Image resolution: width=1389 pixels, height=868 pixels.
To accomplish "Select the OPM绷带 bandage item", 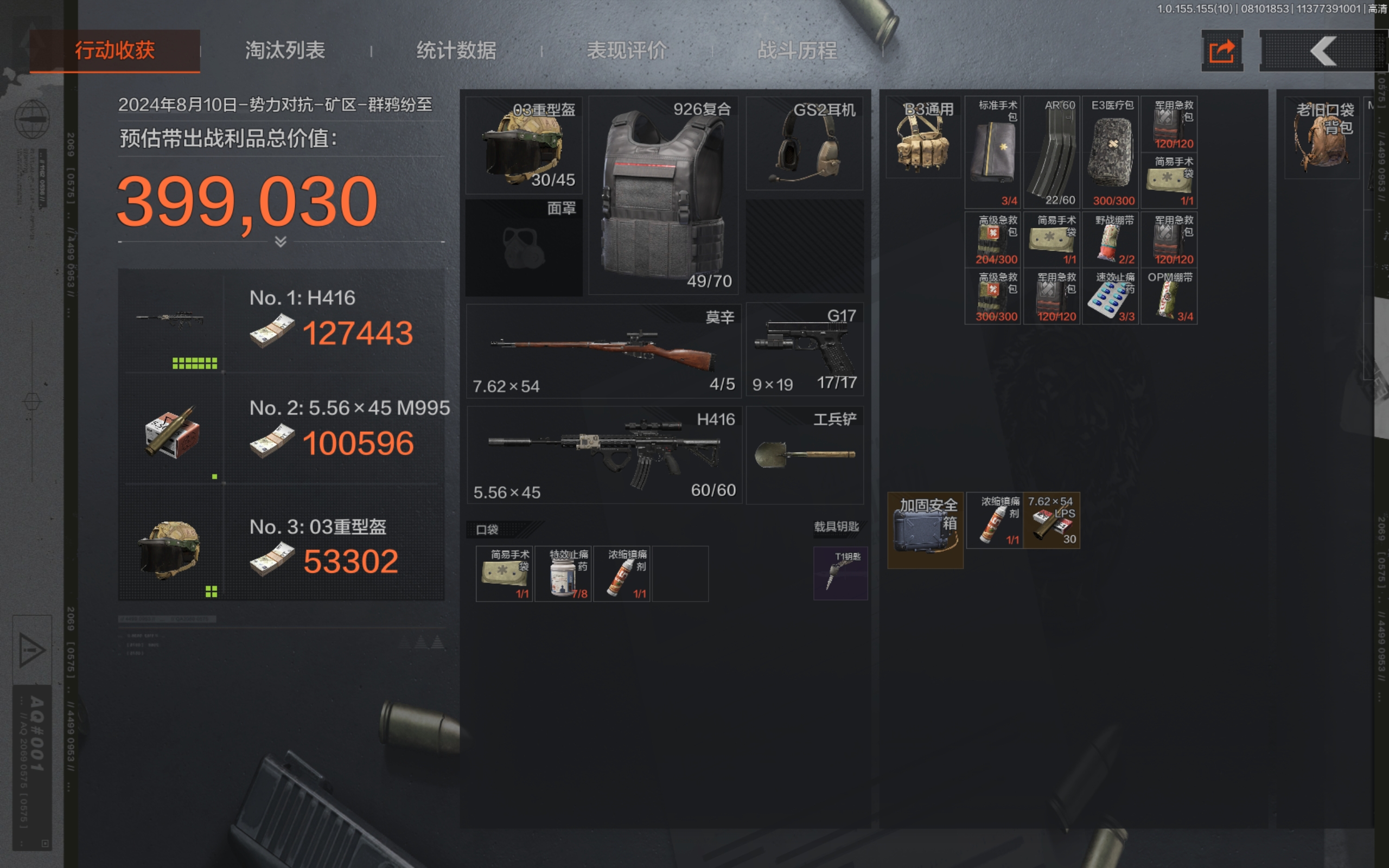I will (x=1169, y=296).
